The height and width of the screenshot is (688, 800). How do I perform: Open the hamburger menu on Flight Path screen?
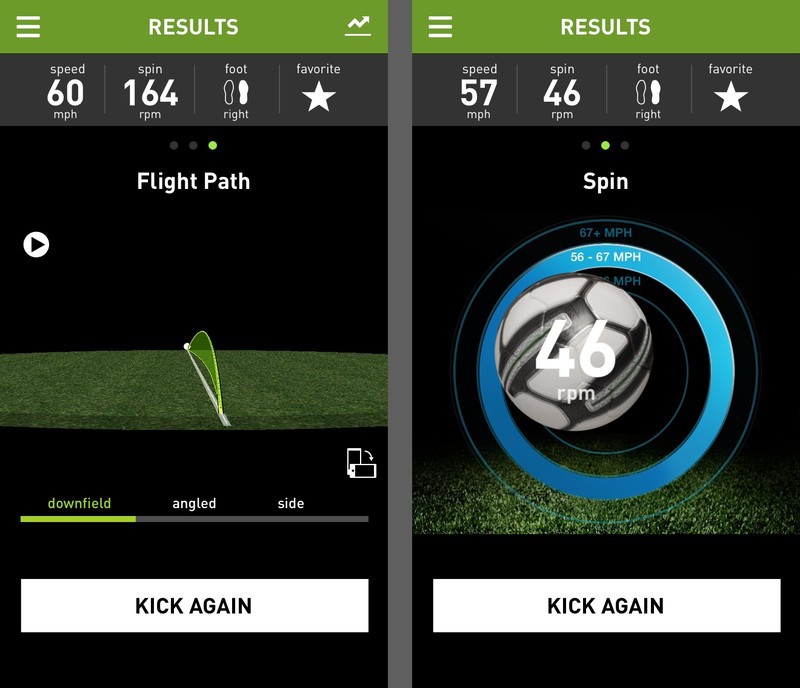[x=28, y=27]
